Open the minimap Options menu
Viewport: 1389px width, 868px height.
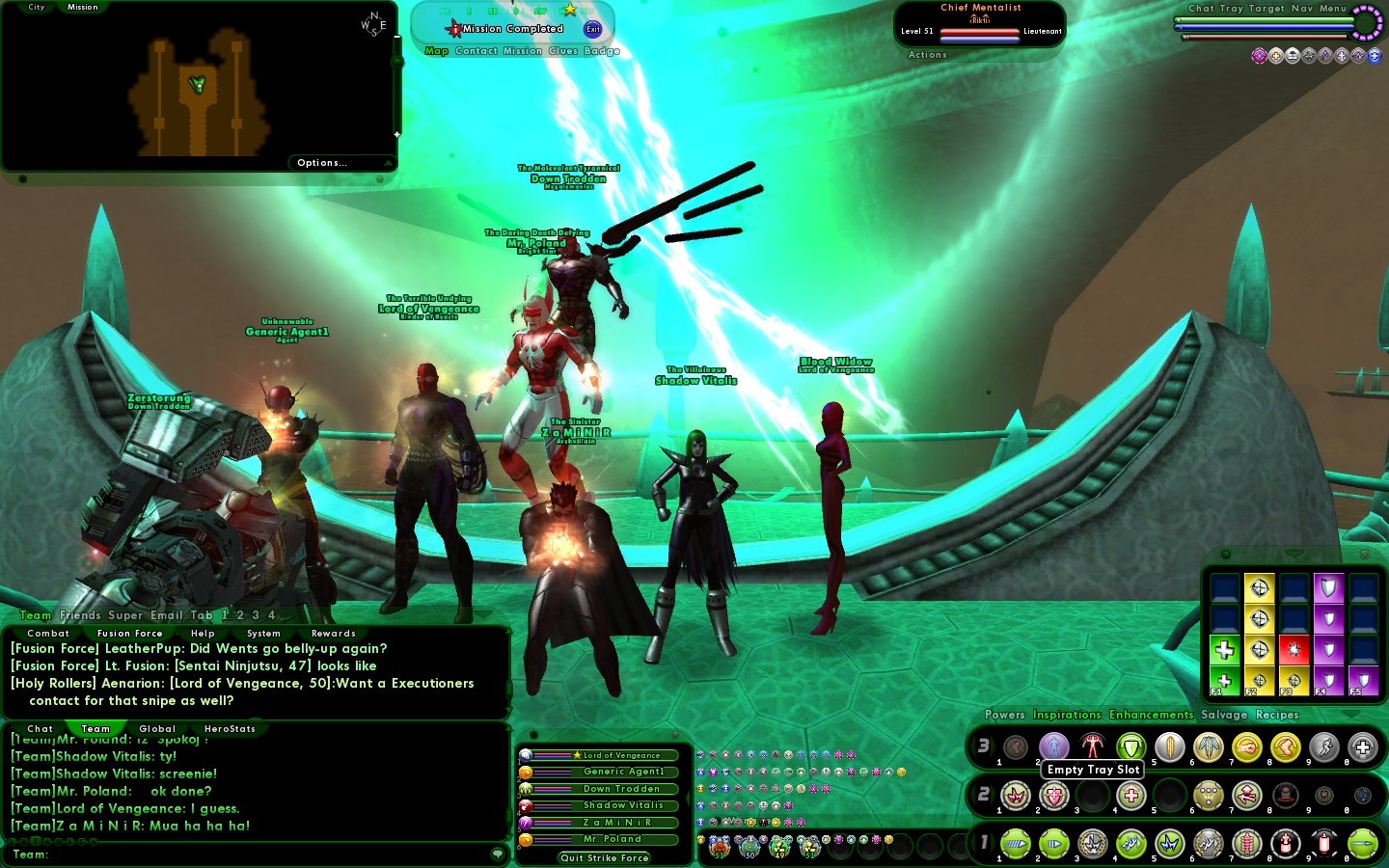321,163
